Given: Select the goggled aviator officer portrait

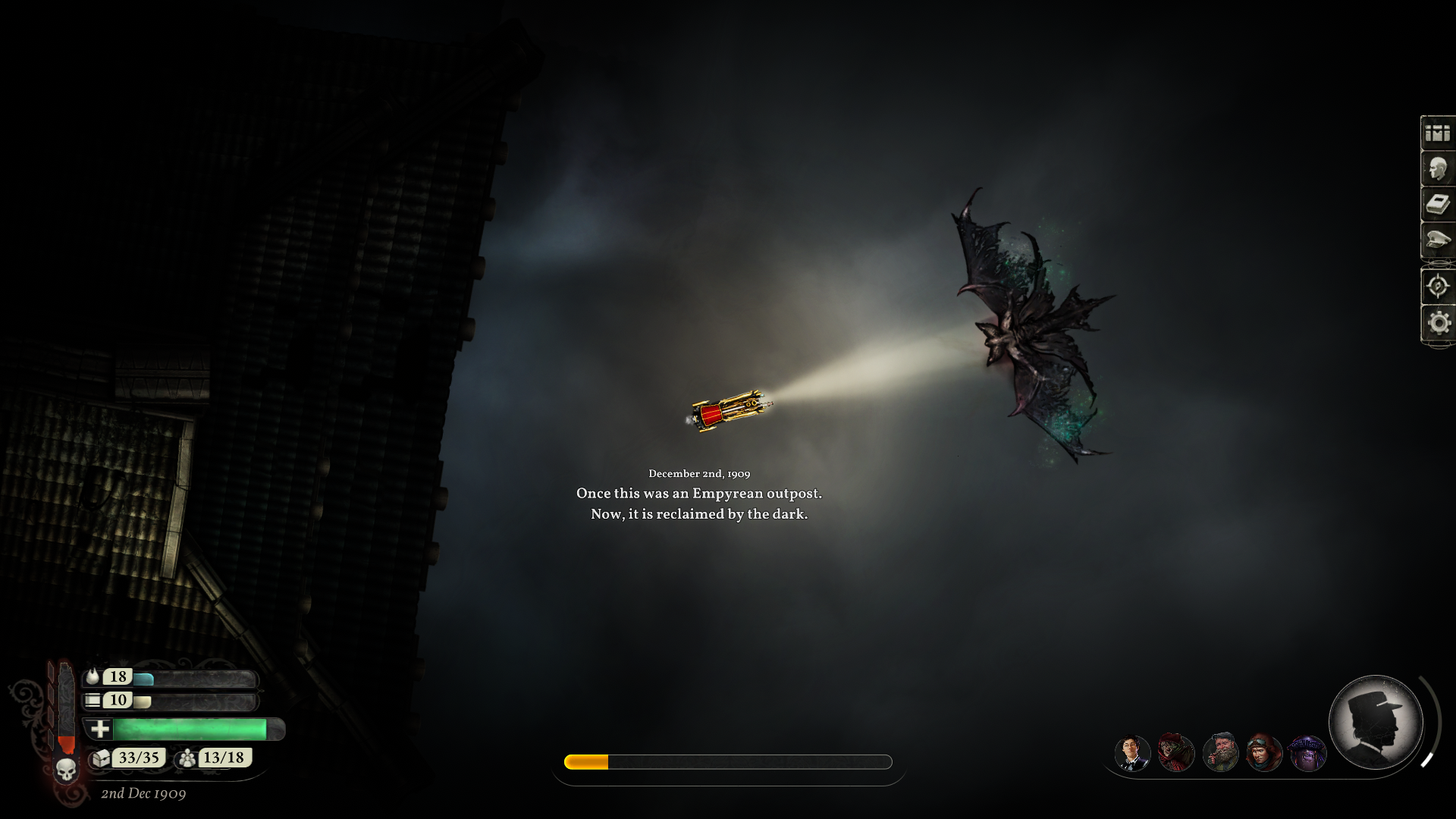Looking at the screenshot, I should click(1264, 754).
